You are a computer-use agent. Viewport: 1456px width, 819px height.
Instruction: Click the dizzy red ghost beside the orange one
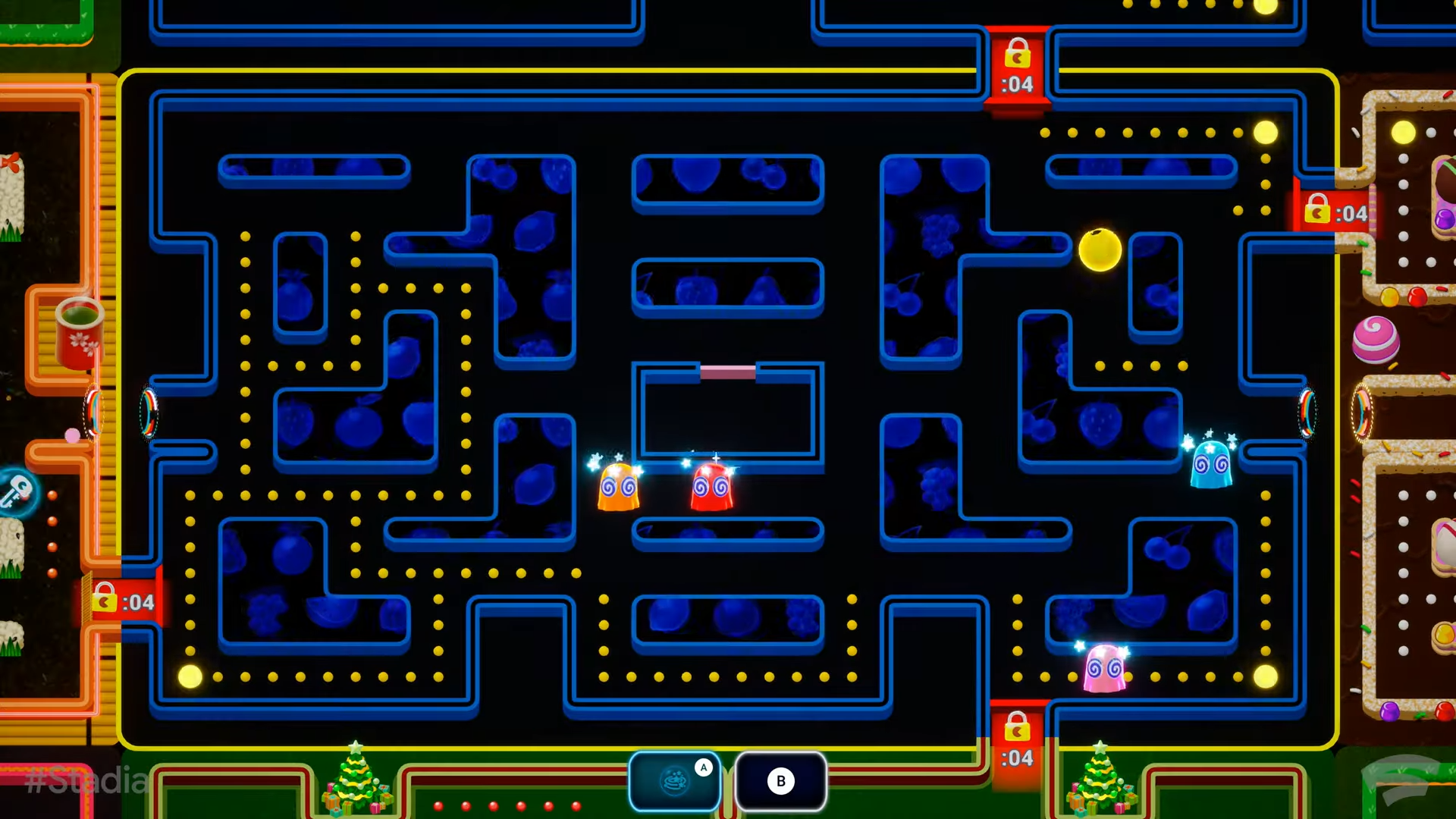click(711, 489)
